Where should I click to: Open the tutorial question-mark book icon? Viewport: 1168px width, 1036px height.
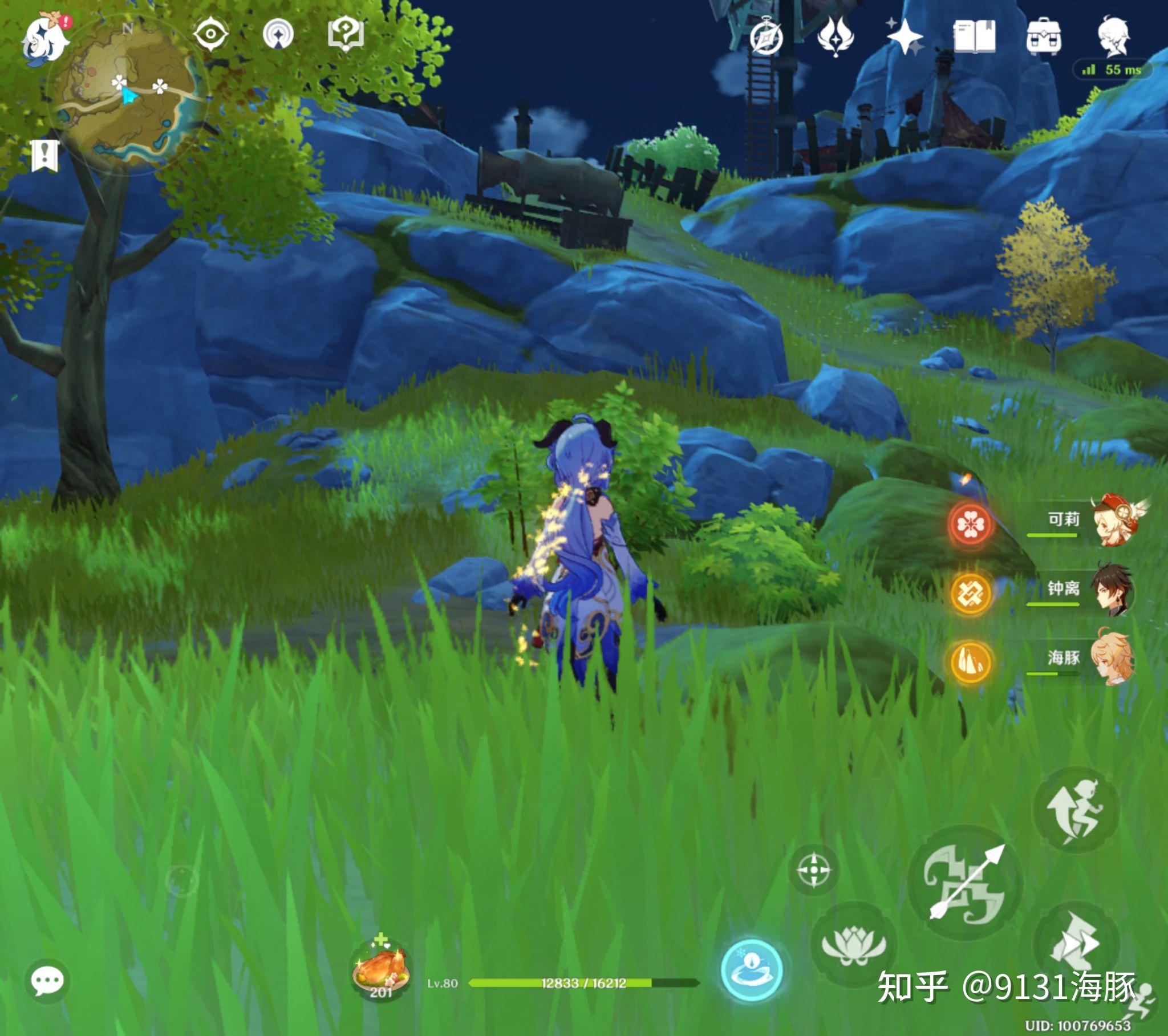[346, 34]
